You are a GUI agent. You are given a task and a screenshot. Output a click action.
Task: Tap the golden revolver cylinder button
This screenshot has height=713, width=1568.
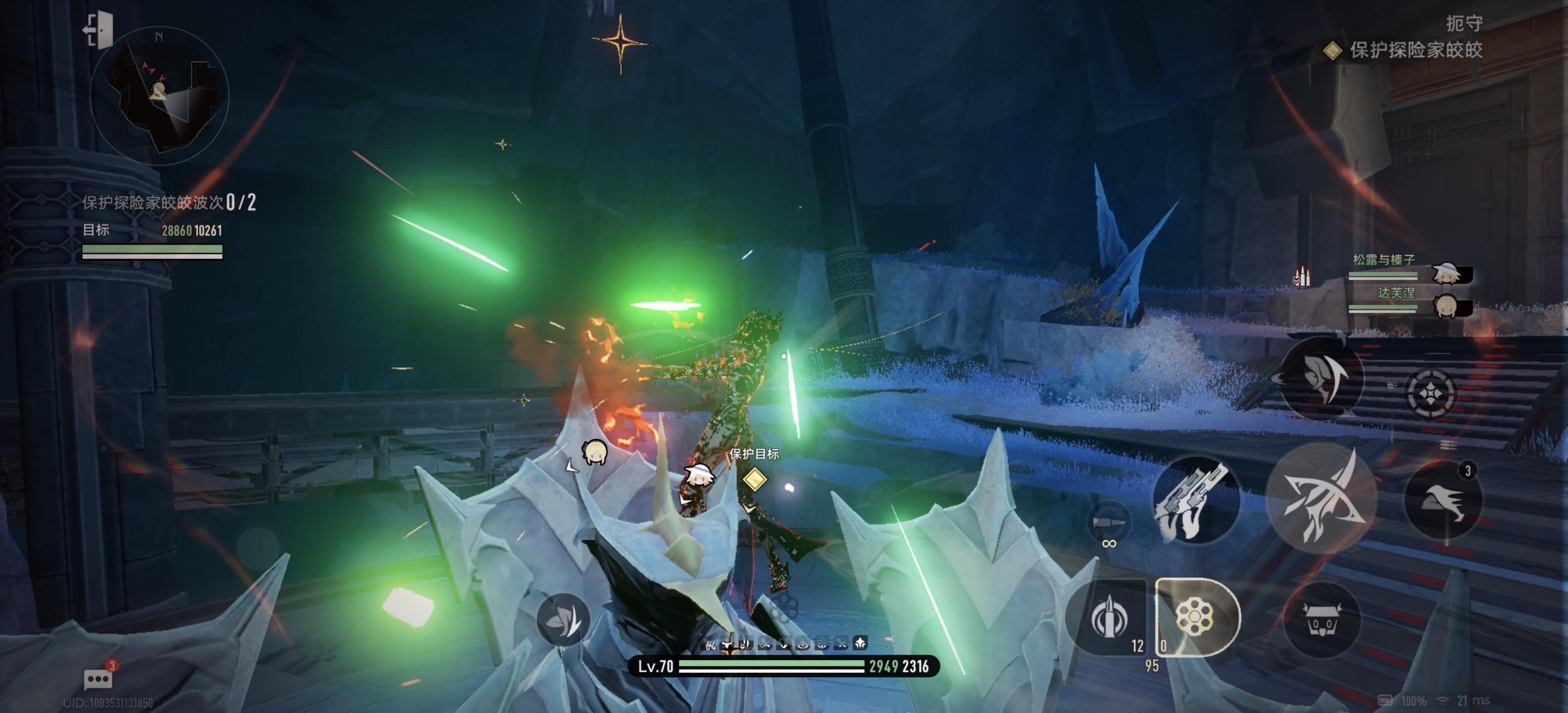click(x=1195, y=617)
